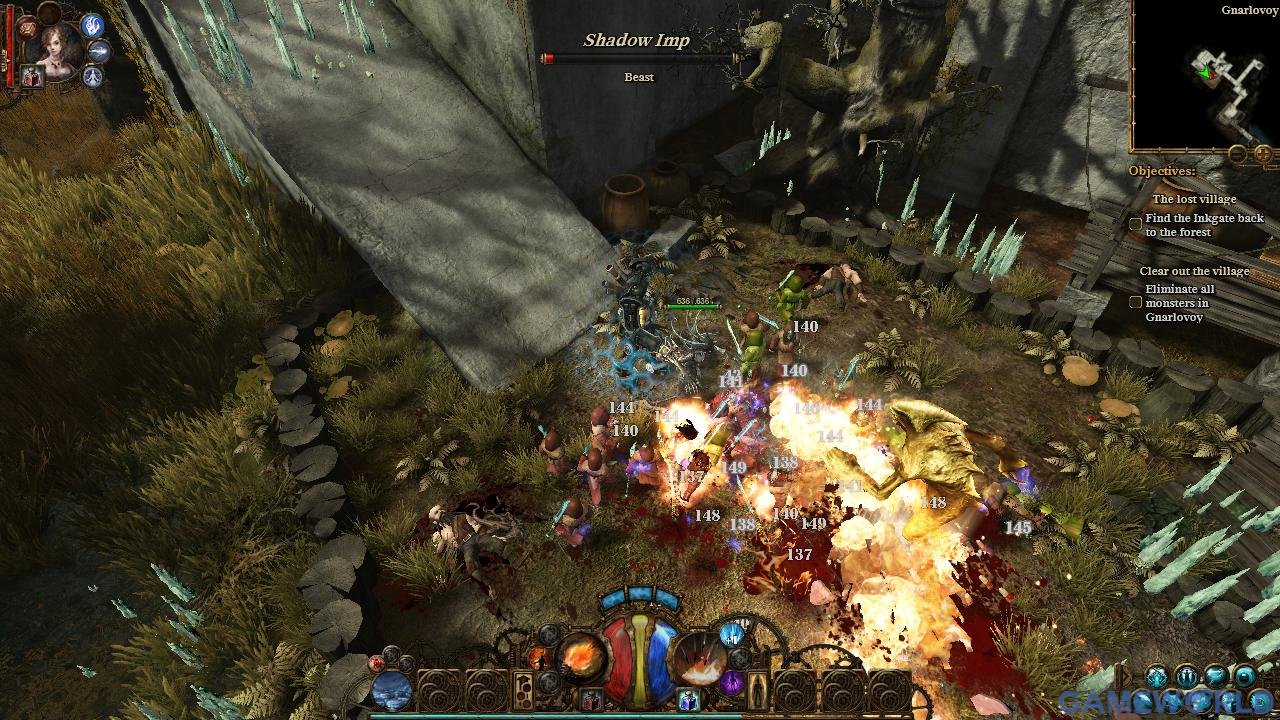The width and height of the screenshot is (1280, 720).
Task: Use the companion's red potion slot
Action: click(31, 78)
